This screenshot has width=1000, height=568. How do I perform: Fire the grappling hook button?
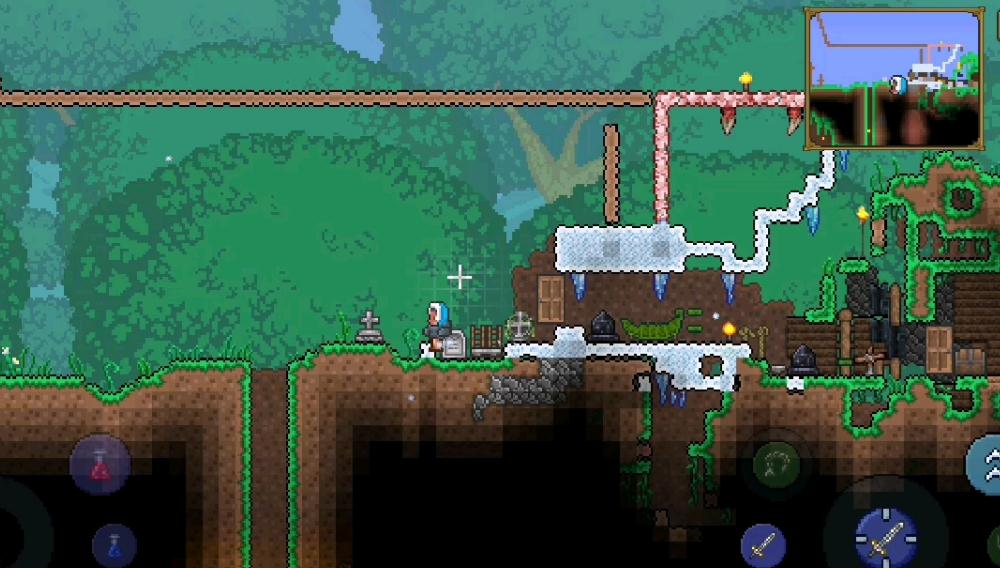click(774, 462)
